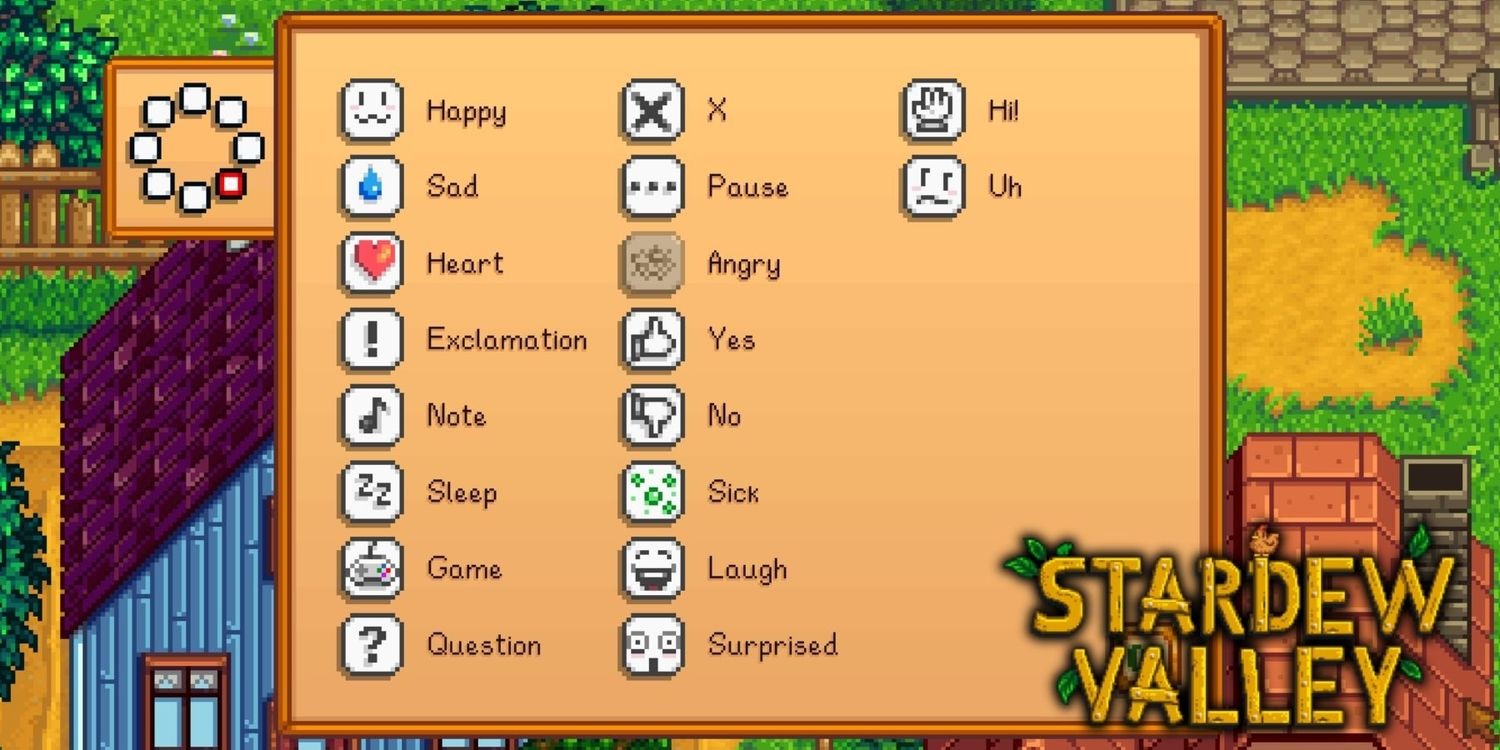Select the Happy emote icon
The height and width of the screenshot is (750, 1500).
tap(371, 112)
